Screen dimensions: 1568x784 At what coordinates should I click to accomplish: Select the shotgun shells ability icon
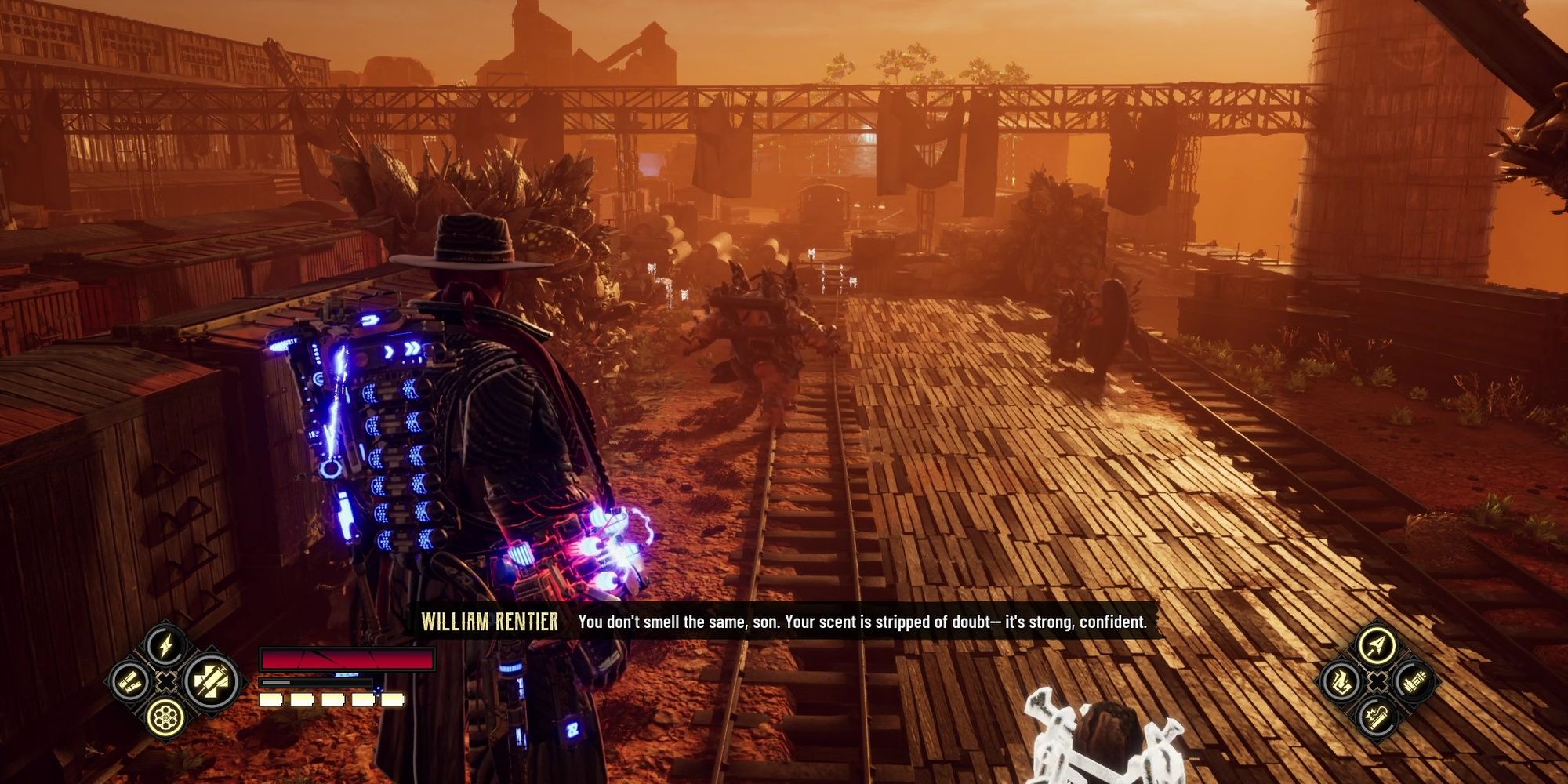[129, 684]
